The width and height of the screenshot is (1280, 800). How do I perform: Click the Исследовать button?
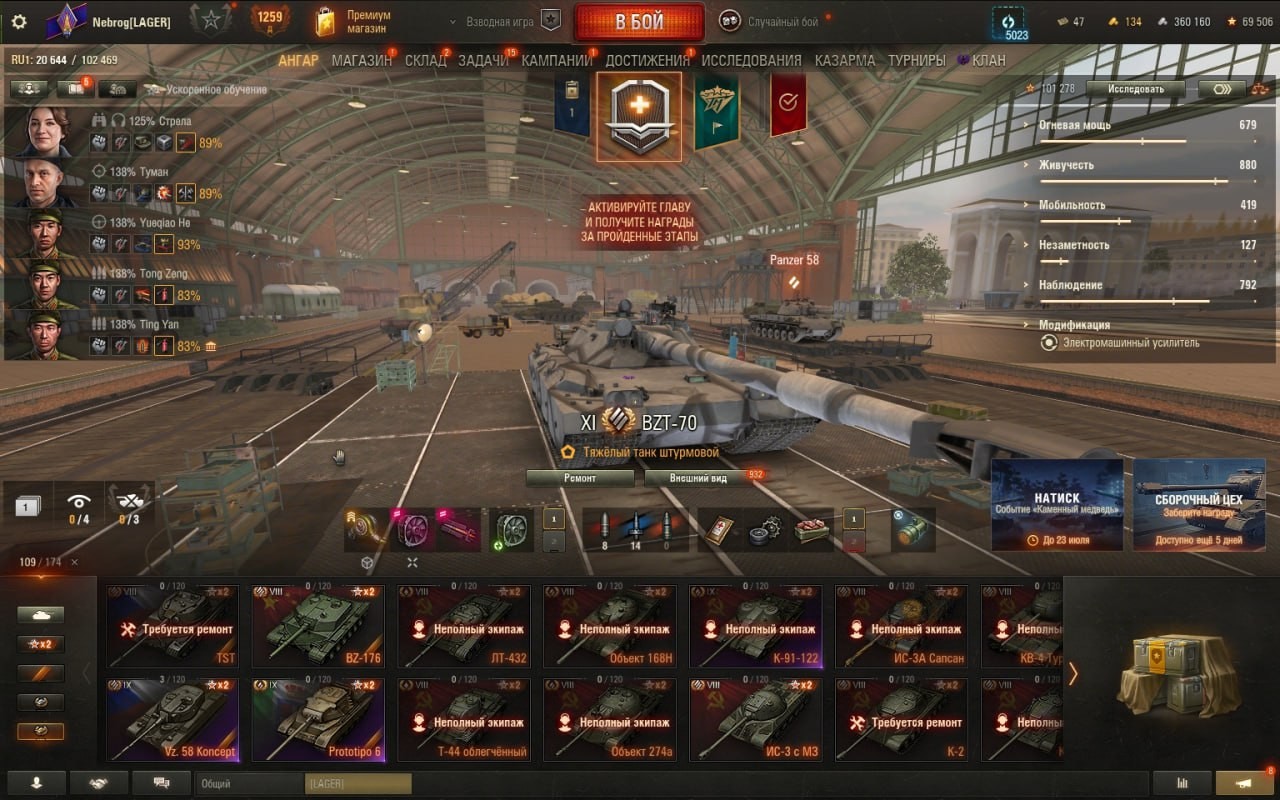click(1136, 89)
